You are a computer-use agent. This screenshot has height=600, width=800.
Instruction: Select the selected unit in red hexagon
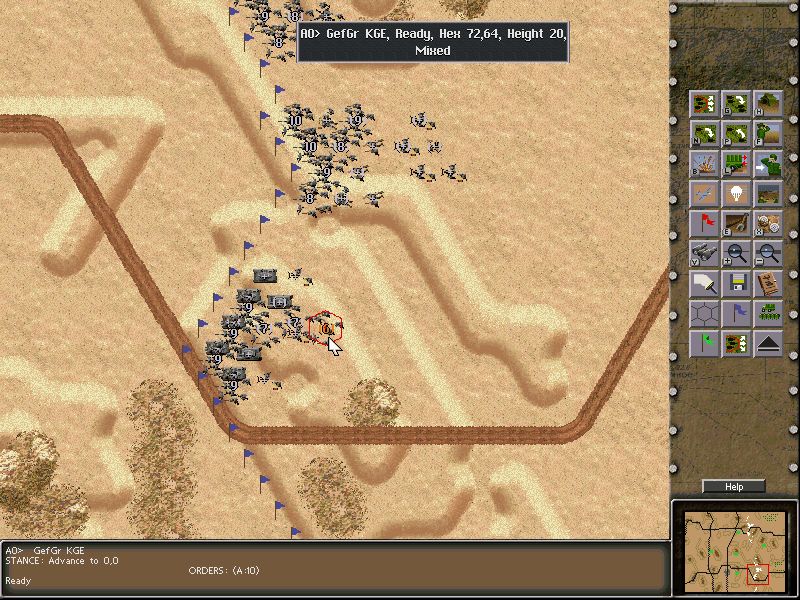326,327
